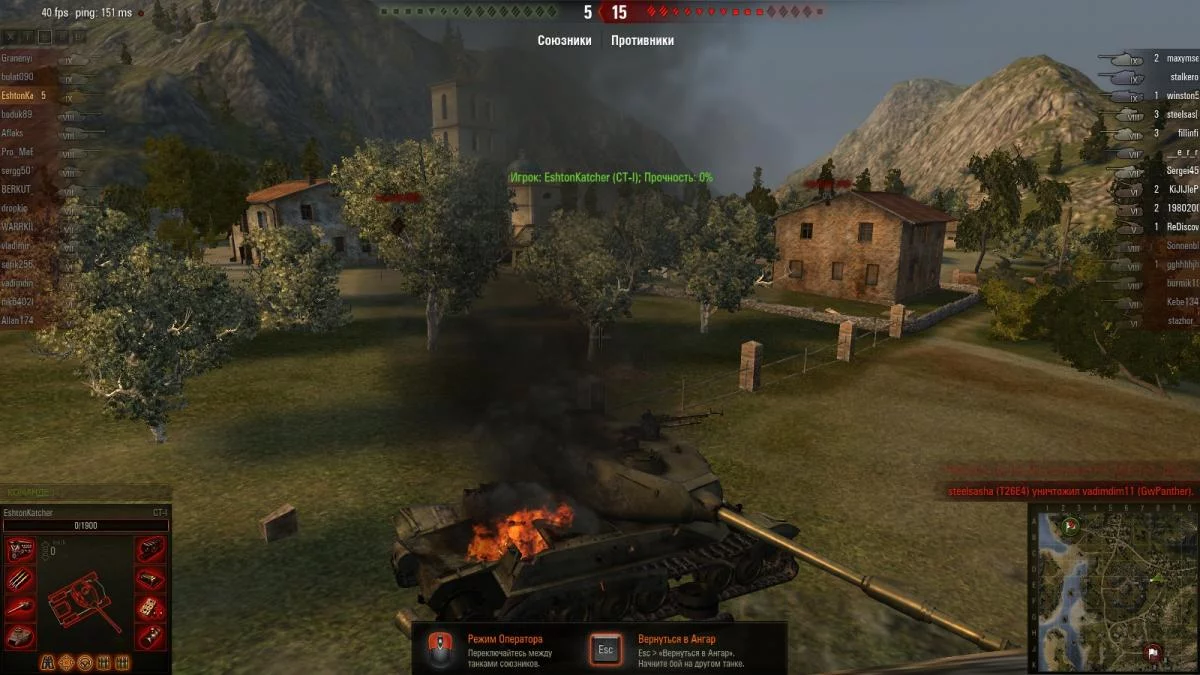Select the commander binoculars crew icon
Image resolution: width=1200 pixels, height=675 pixels.
47,662
